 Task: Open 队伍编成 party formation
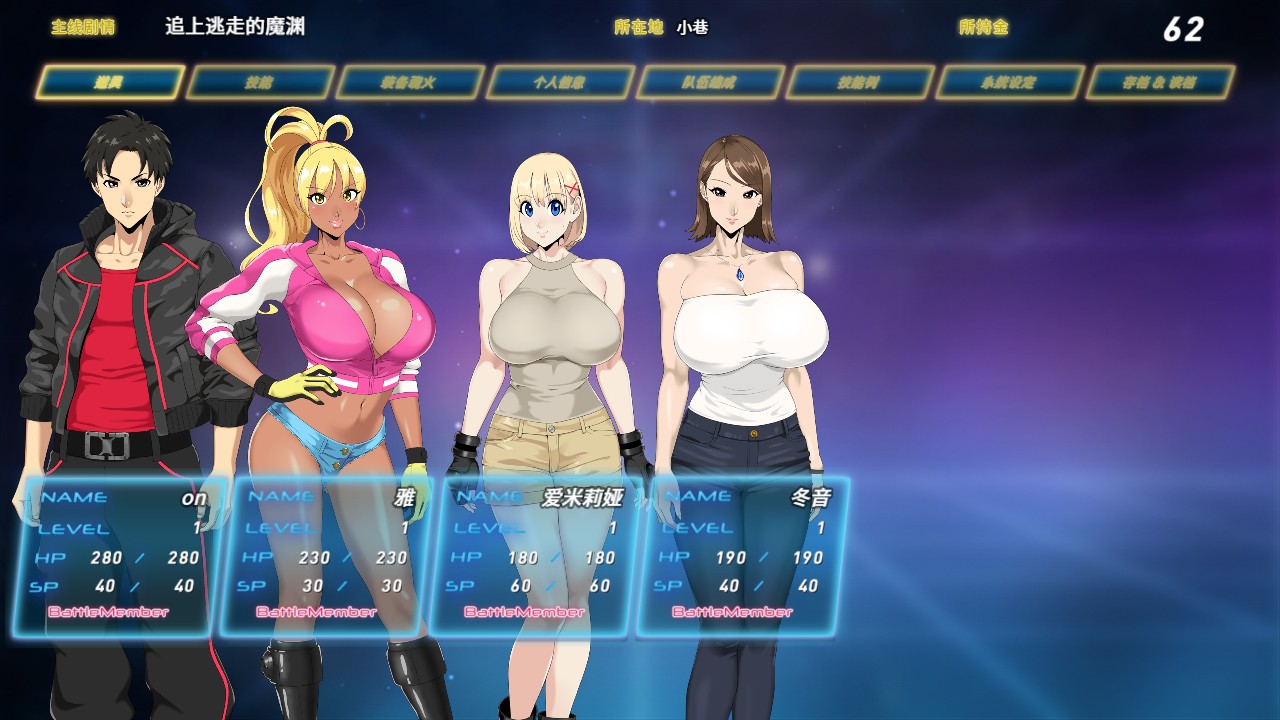[x=710, y=83]
